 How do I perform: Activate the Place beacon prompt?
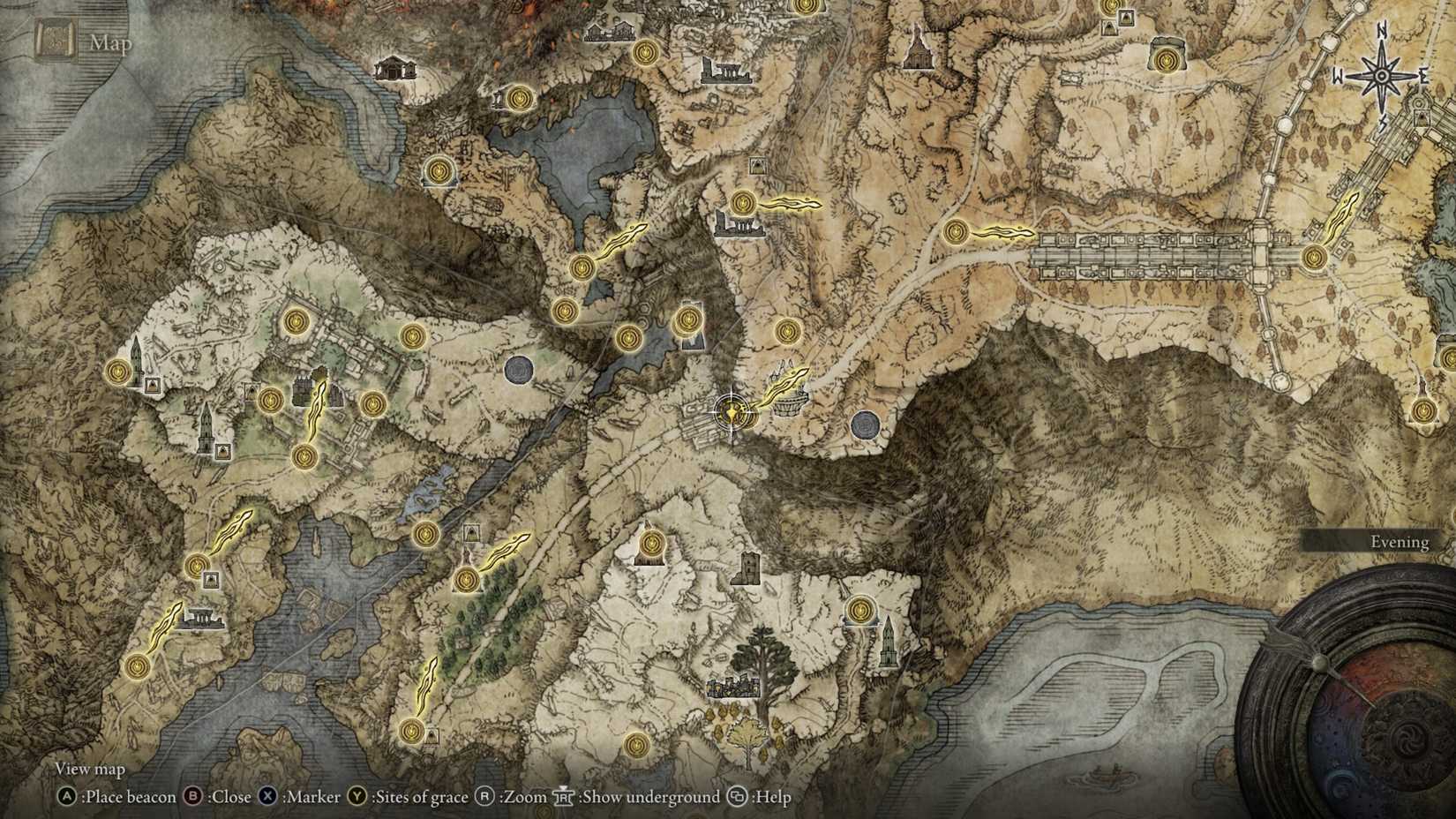click(124, 797)
